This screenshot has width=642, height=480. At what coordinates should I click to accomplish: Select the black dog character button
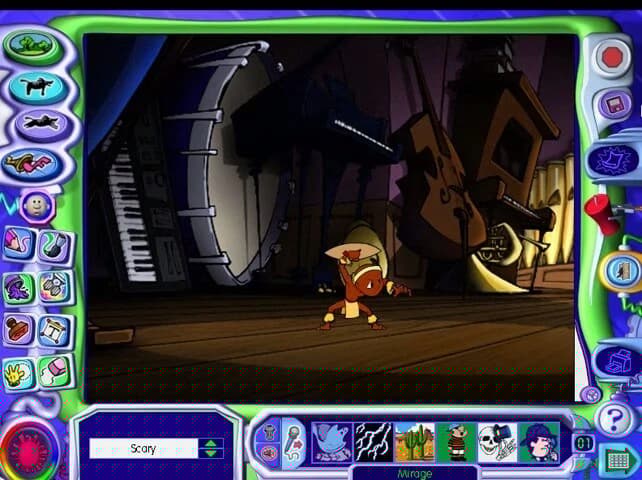(x=37, y=86)
